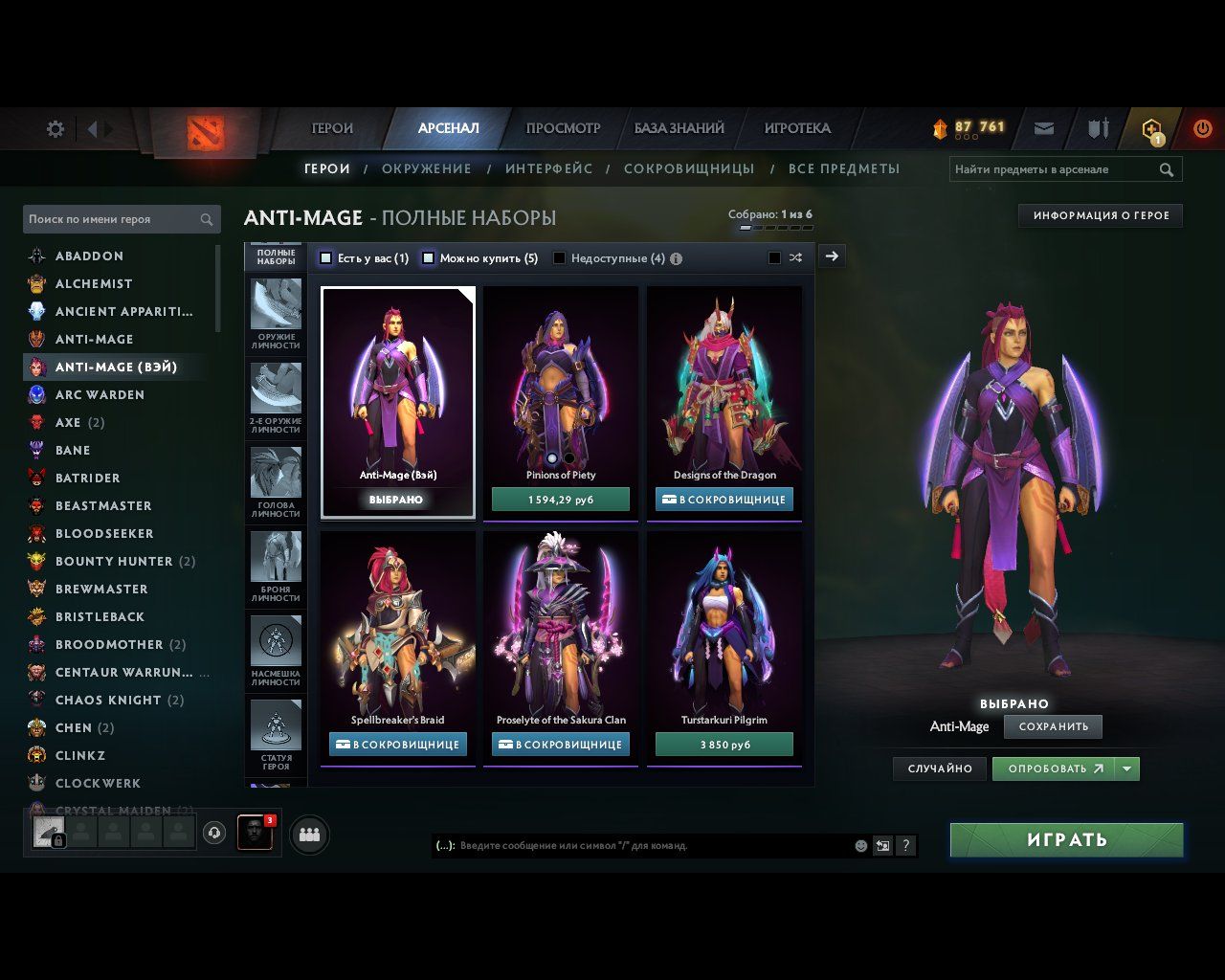Viewport: 1225px width, 980px height.
Task: View ВСЕ ПРЕДМЕТЫ in the armory
Action: pyautogui.click(x=844, y=169)
